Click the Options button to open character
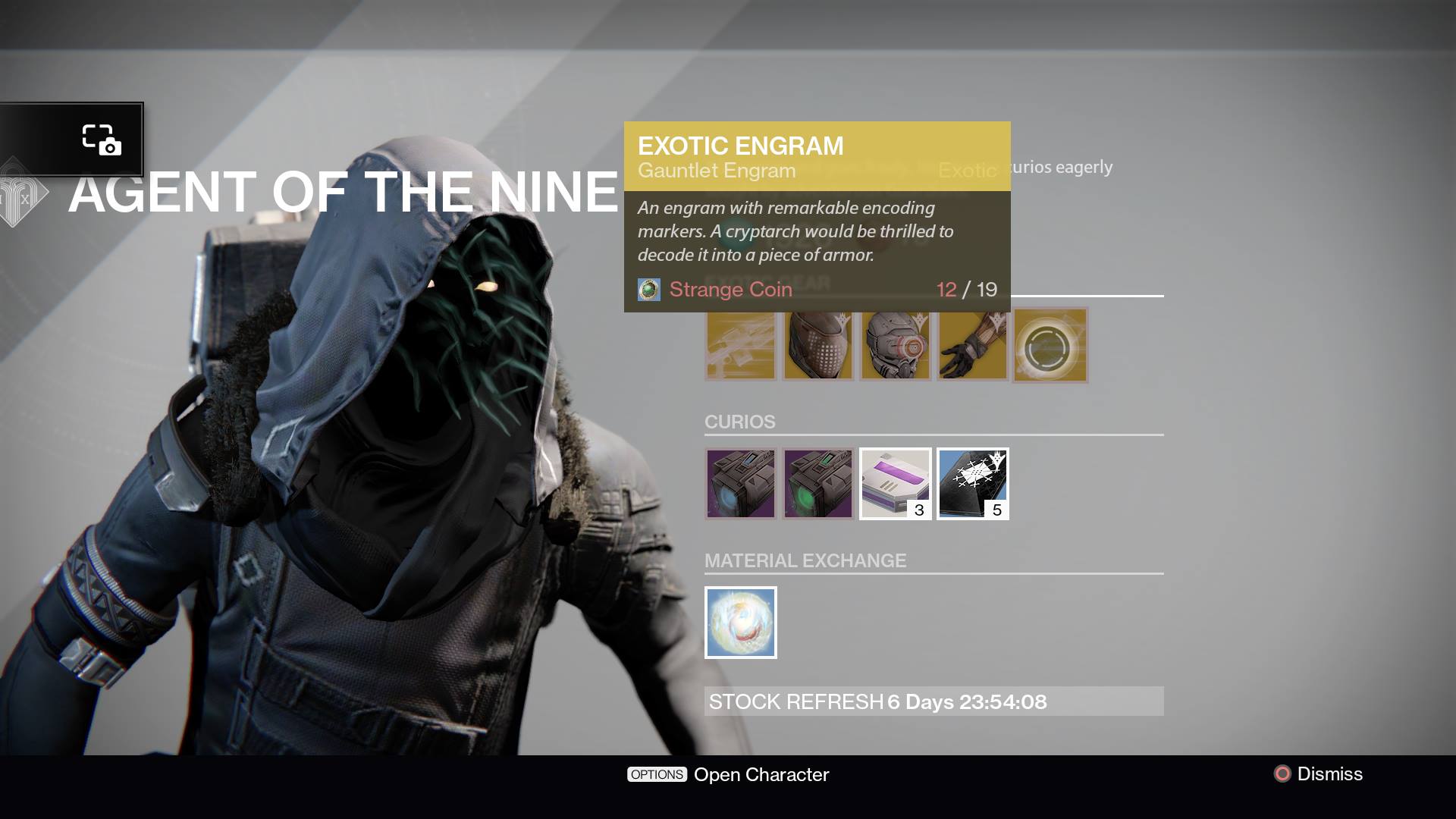1456x819 pixels. click(657, 774)
